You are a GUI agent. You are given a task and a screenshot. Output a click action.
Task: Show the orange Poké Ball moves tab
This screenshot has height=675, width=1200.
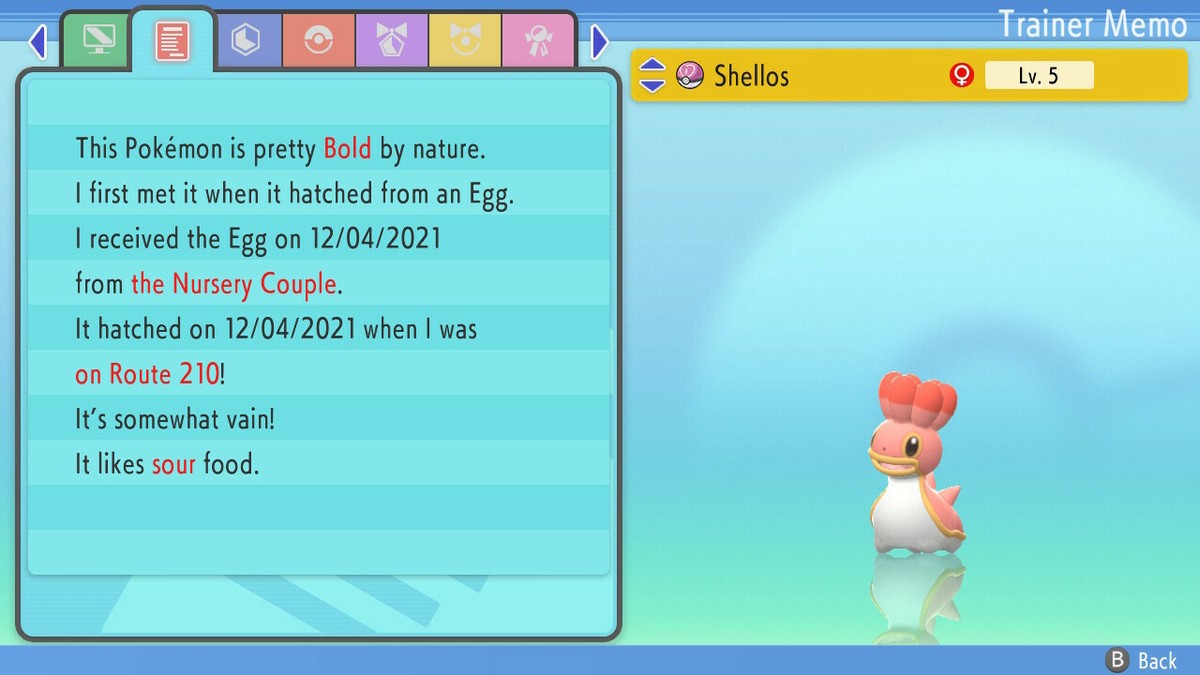(318, 40)
